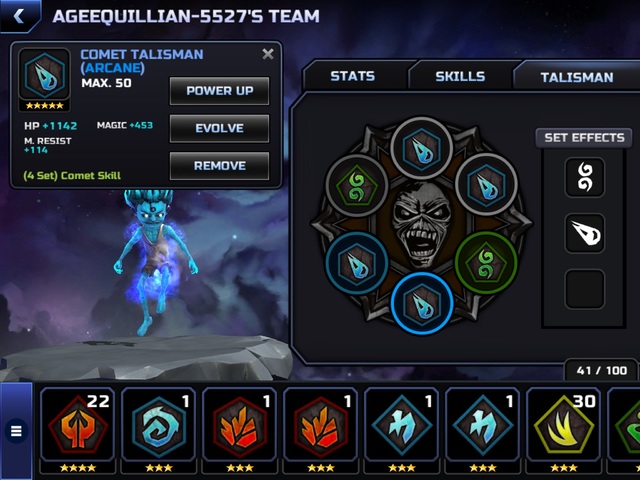Evolve the Comet Talisman
Screen dimensions: 640x480
click(x=219, y=129)
